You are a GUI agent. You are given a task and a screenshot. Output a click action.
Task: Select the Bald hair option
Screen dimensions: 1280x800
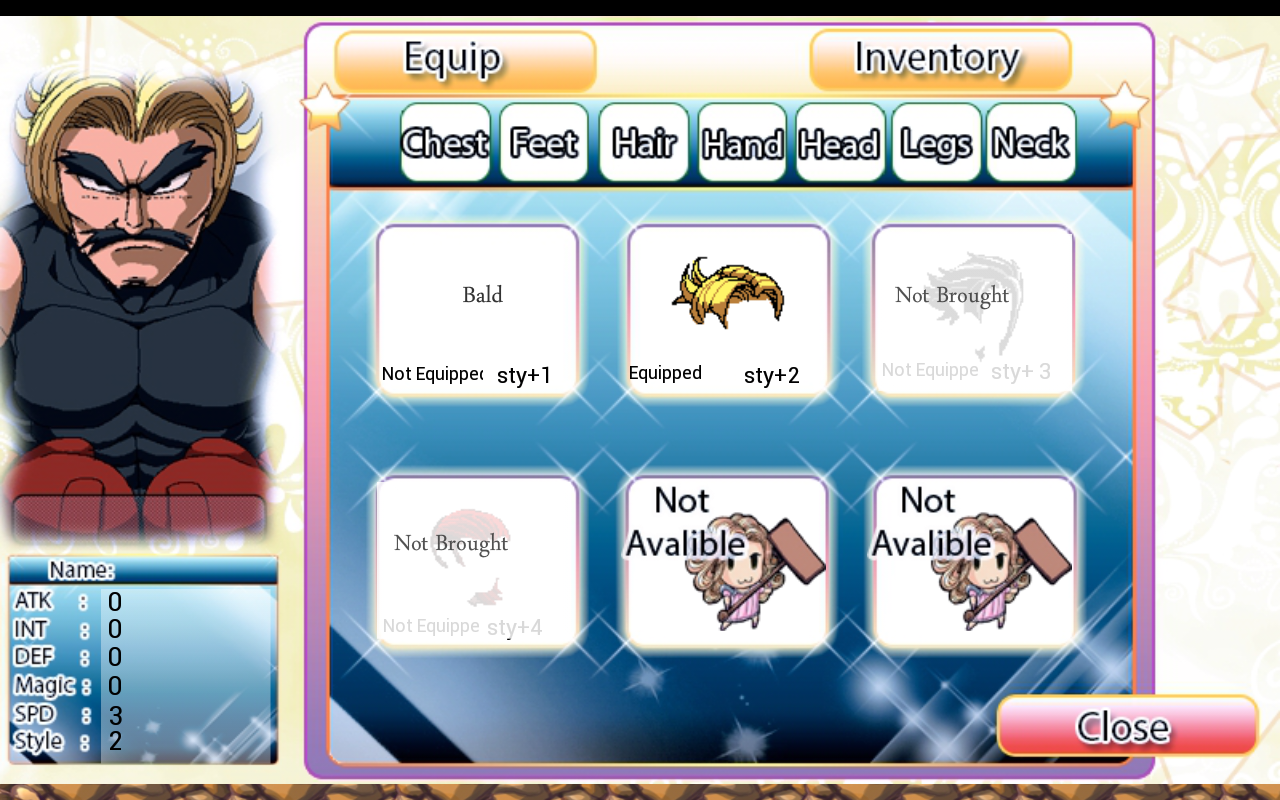pyautogui.click(x=478, y=309)
